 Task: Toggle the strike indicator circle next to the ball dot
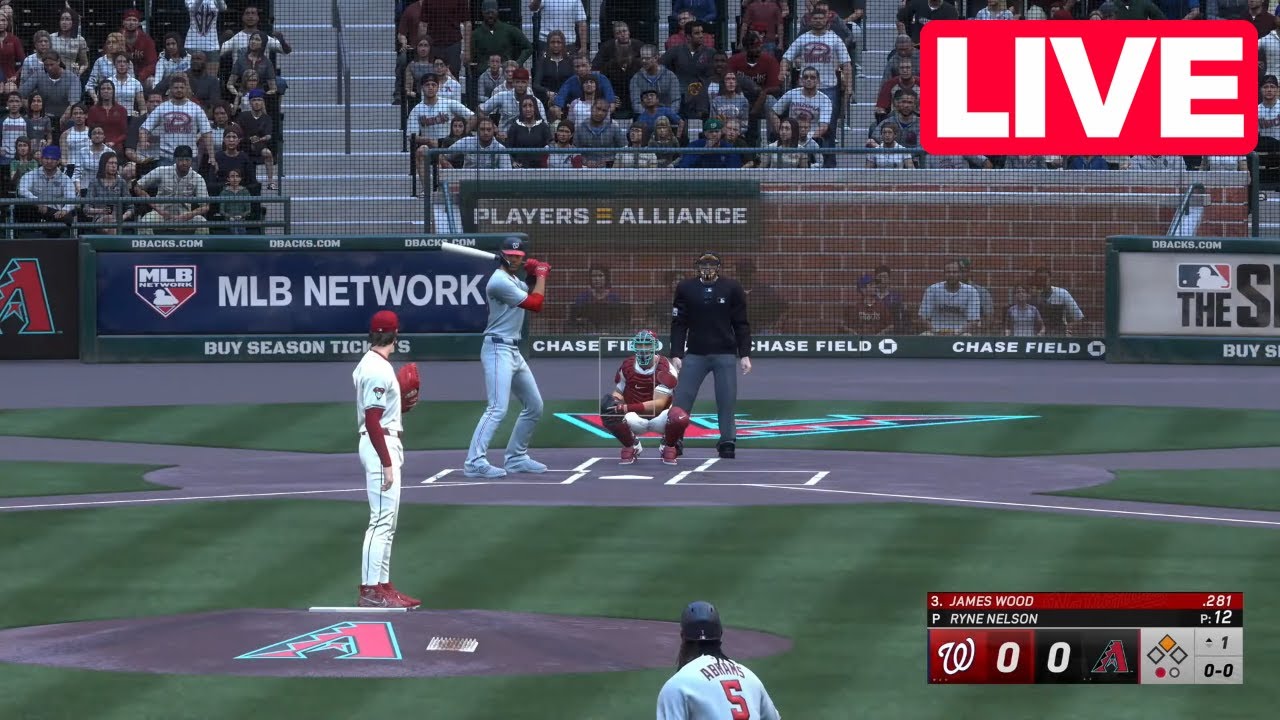(x=1175, y=672)
